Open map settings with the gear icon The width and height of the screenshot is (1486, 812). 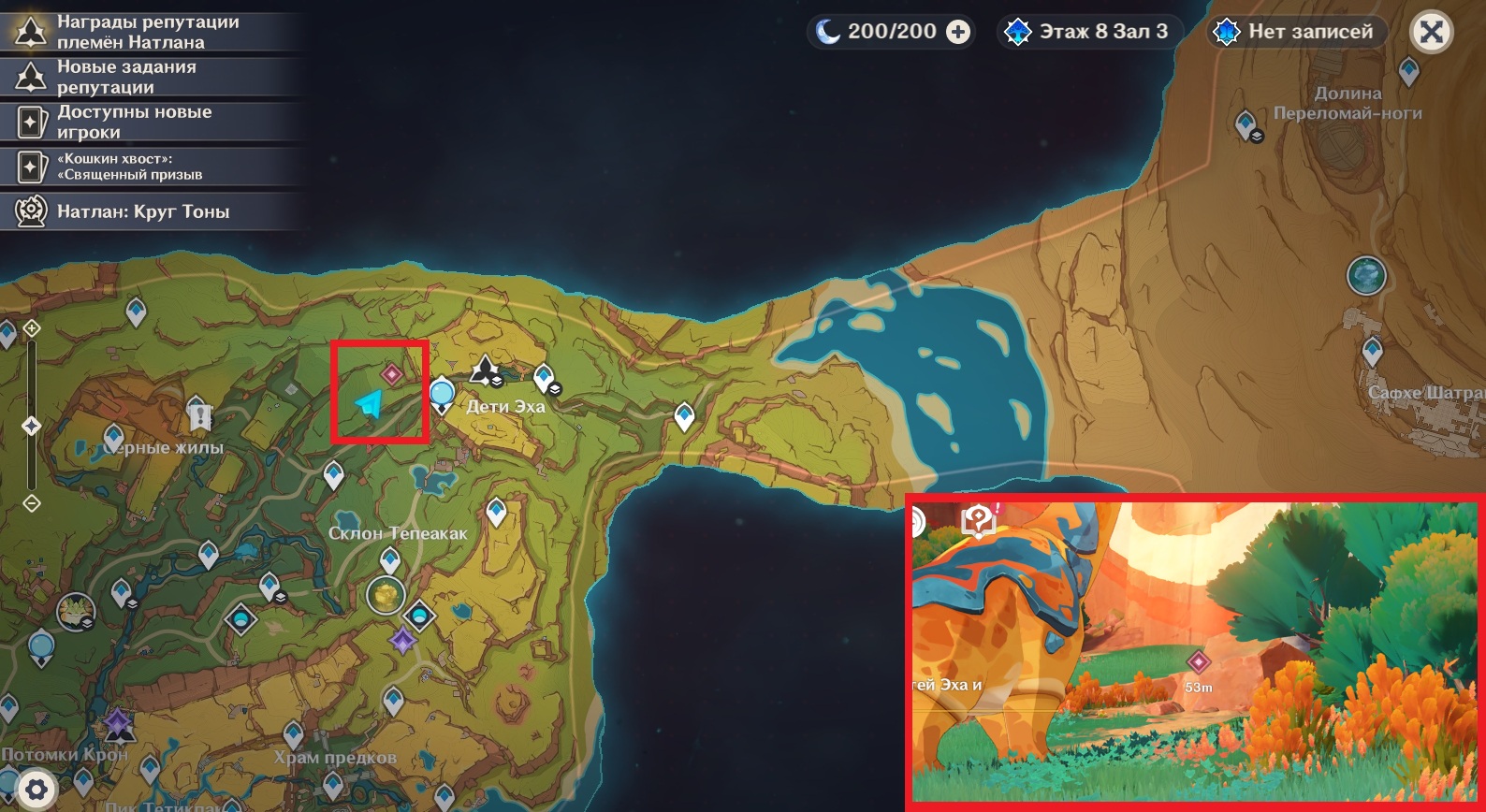pos(36,790)
